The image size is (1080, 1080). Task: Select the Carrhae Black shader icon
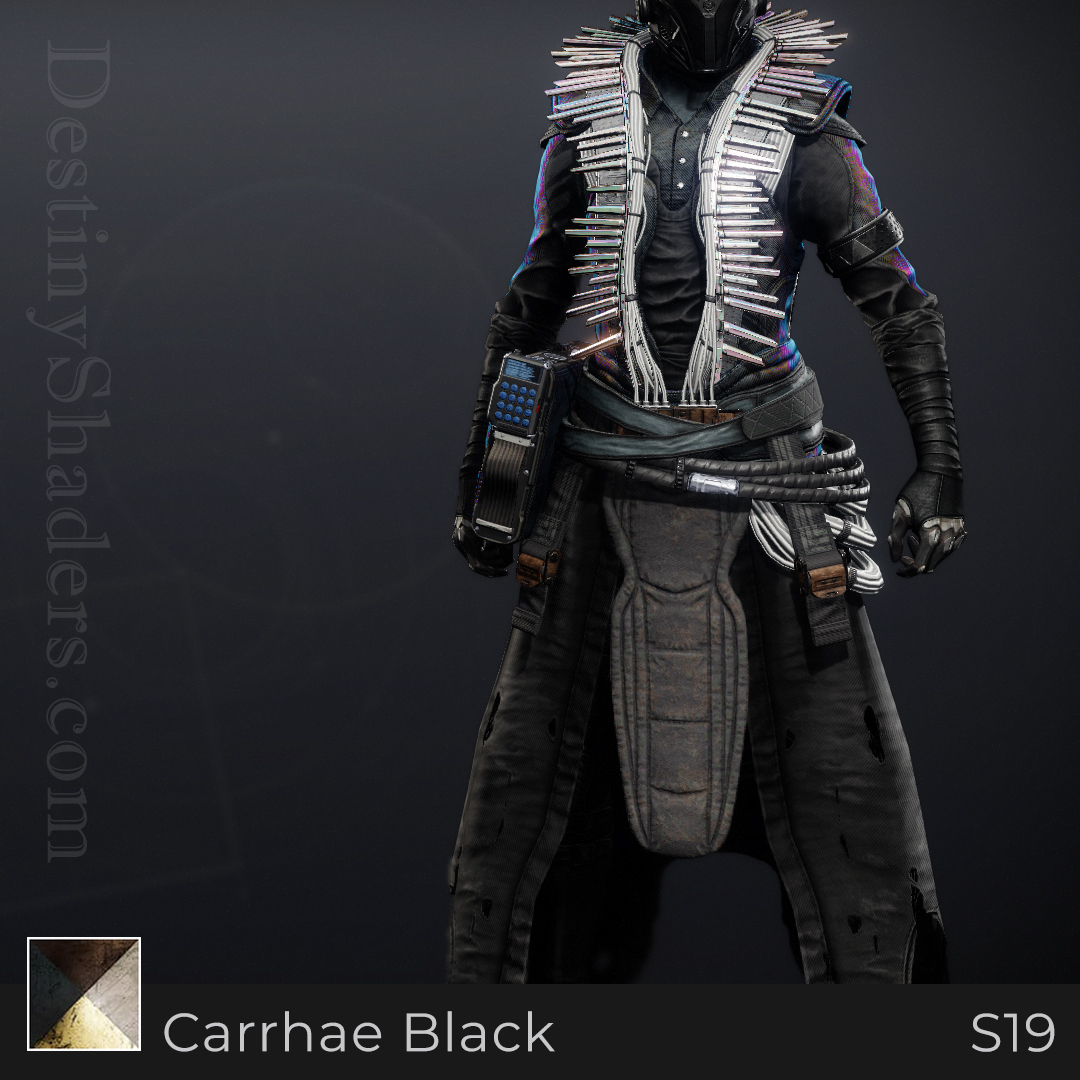[x=84, y=994]
